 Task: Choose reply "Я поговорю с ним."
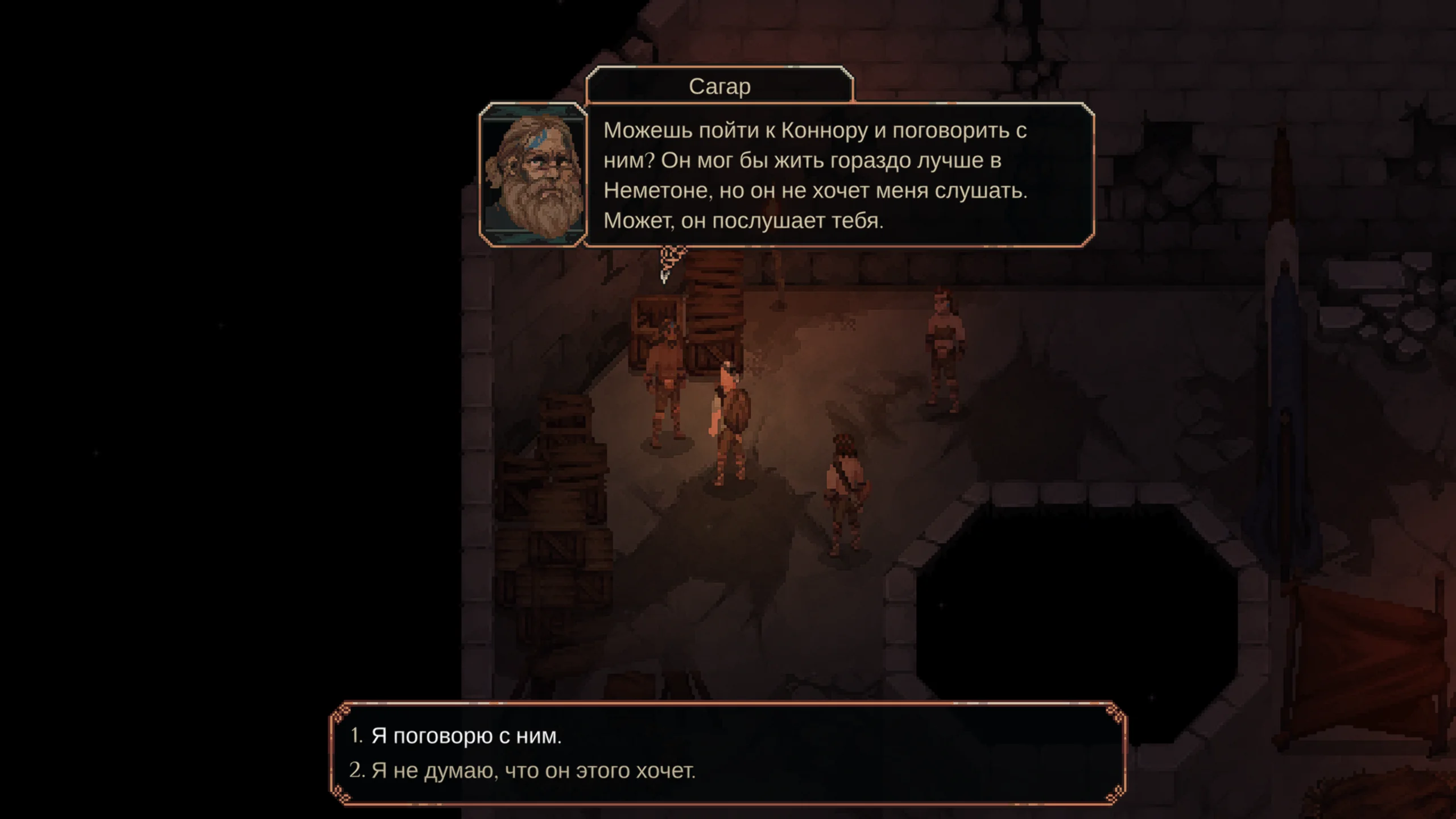pos(466,736)
